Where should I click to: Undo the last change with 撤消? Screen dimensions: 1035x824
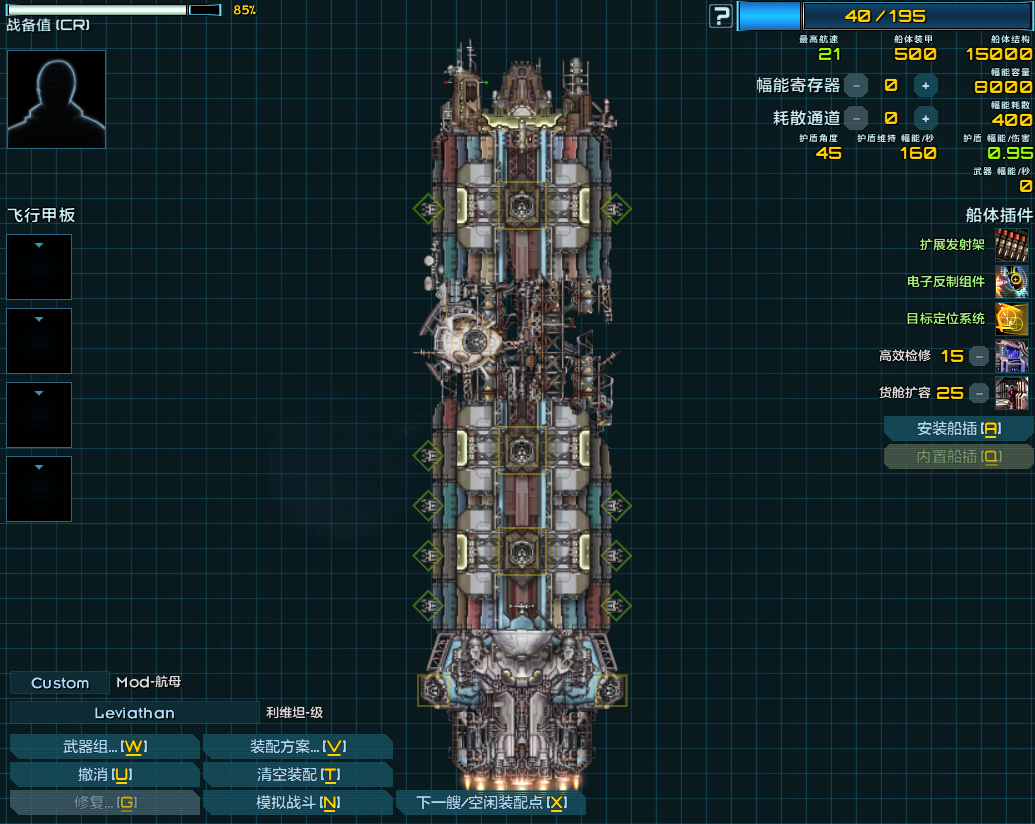pos(105,774)
